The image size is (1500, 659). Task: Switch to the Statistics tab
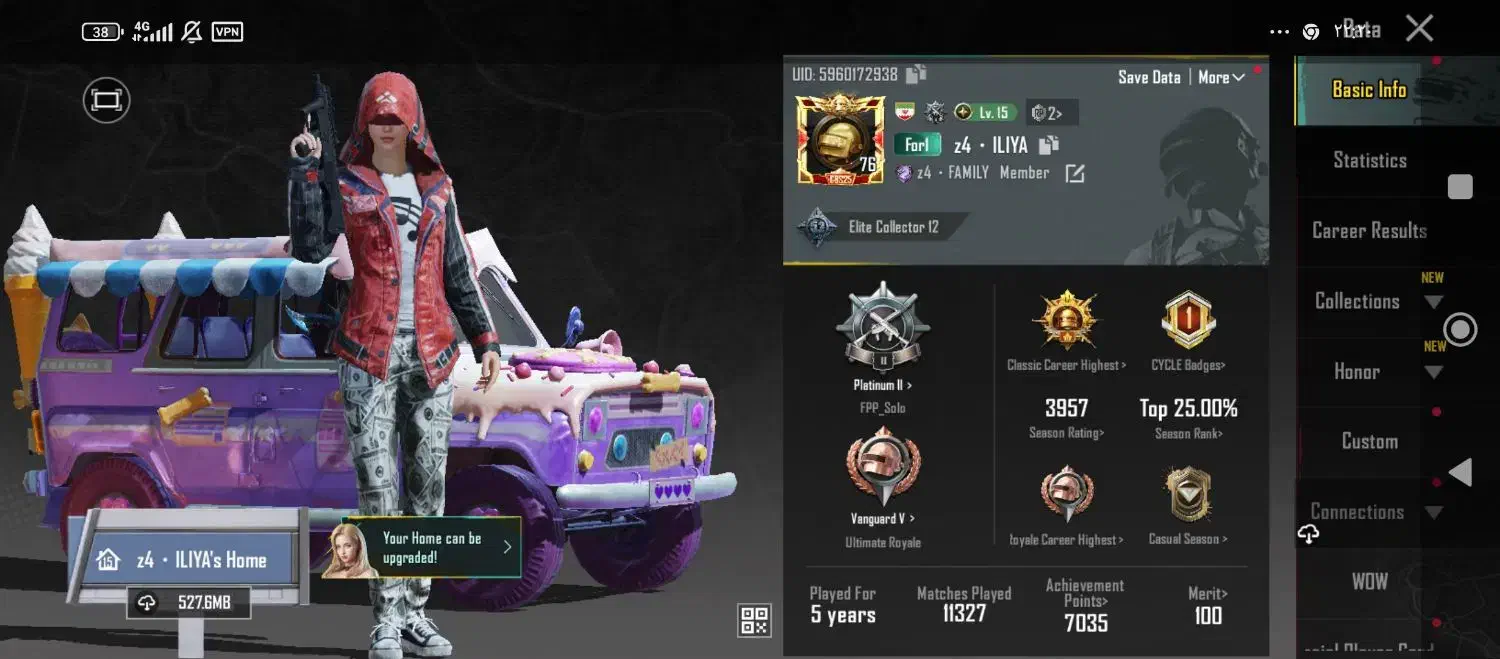pos(1369,160)
